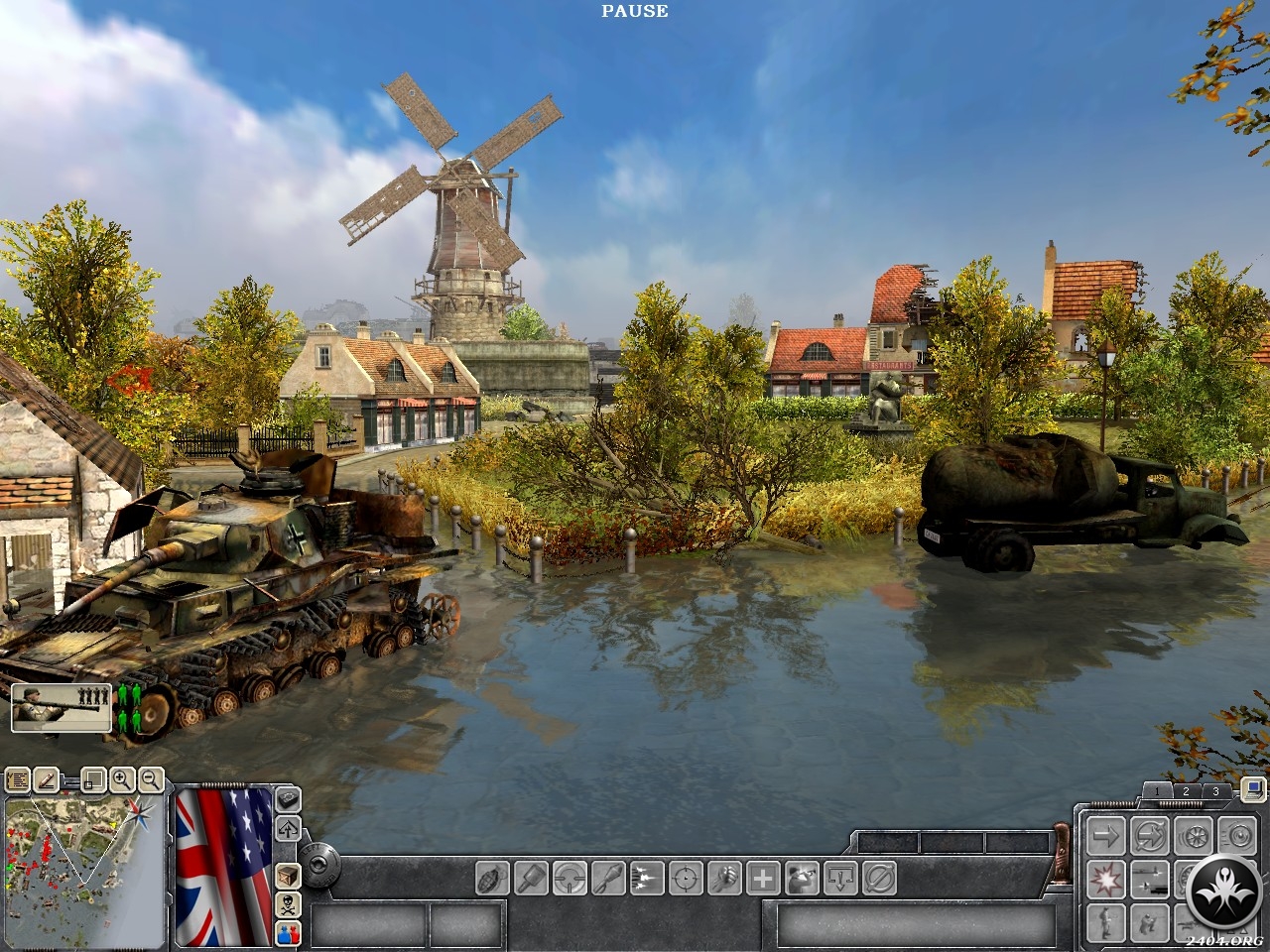Open the blue and red players icon
Image resolution: width=1270 pixels, height=952 pixels.
point(288,931)
